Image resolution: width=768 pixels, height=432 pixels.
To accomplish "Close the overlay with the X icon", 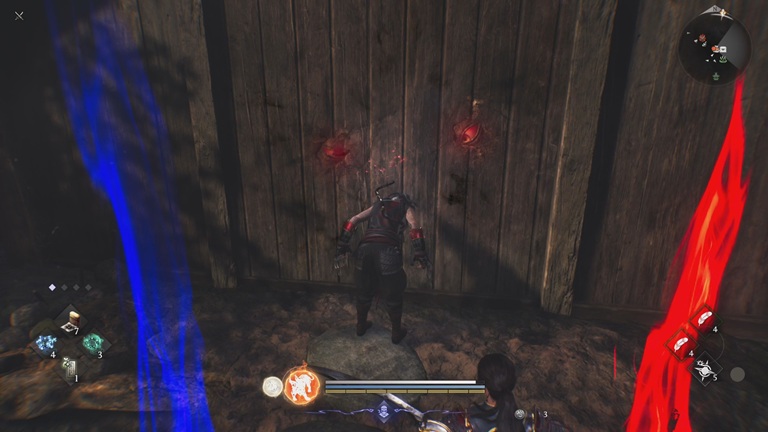I will (19, 16).
